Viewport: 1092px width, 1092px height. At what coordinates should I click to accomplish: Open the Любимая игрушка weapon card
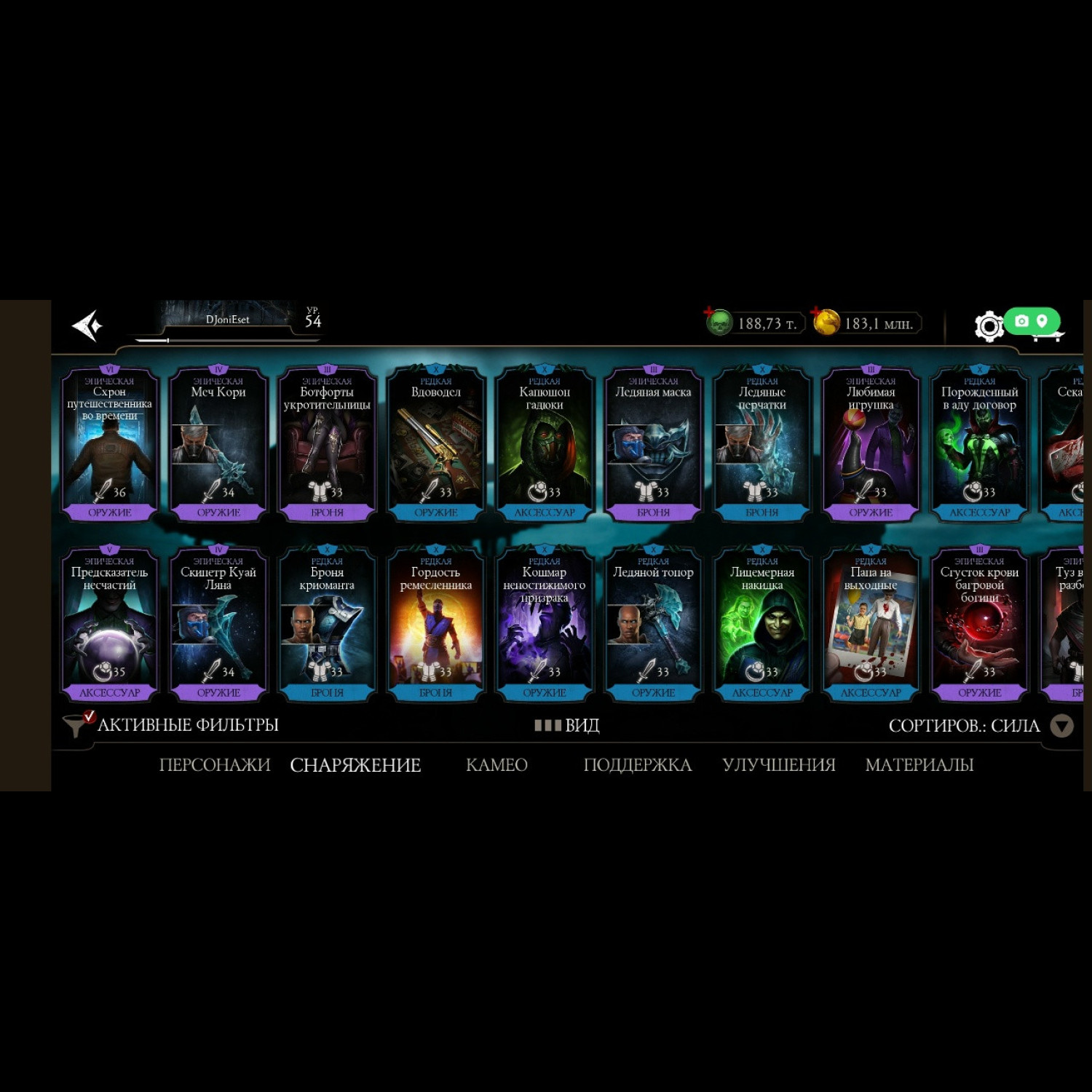871,444
